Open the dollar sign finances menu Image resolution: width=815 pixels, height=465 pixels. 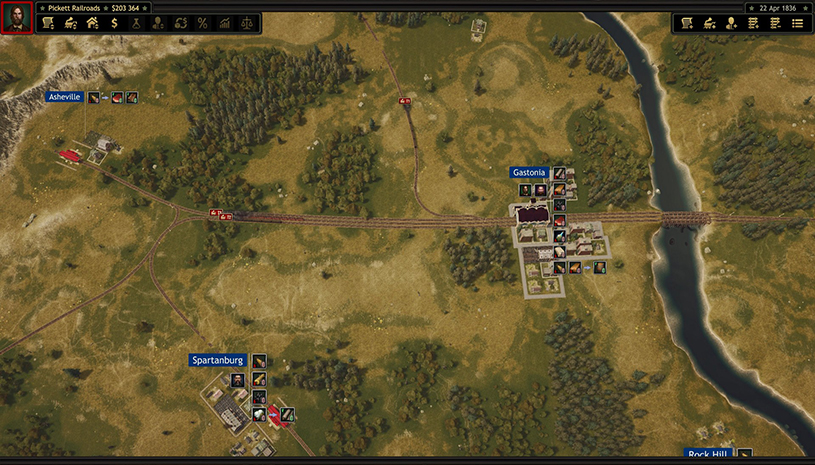[114, 23]
